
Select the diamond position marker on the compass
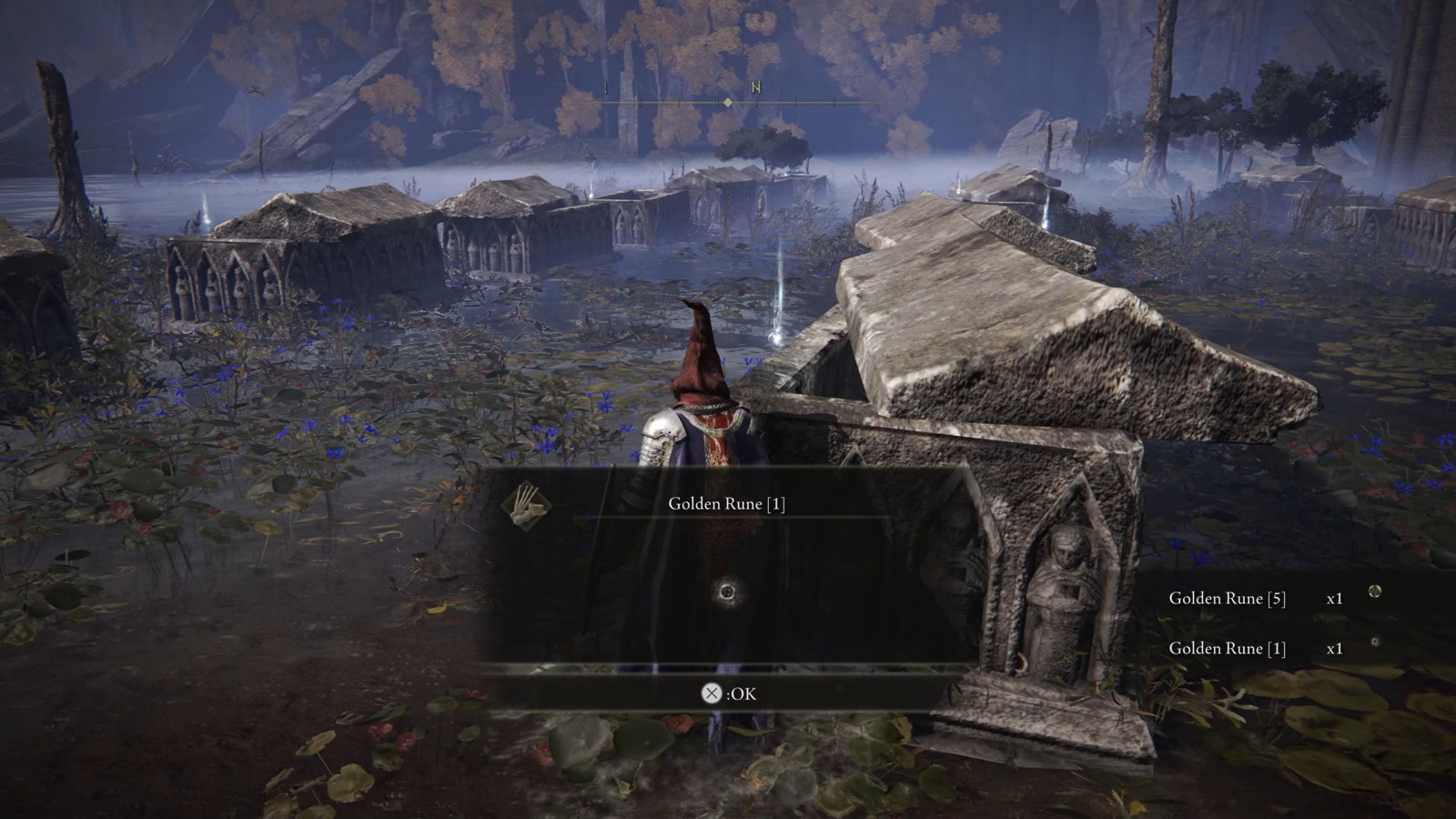727,103
